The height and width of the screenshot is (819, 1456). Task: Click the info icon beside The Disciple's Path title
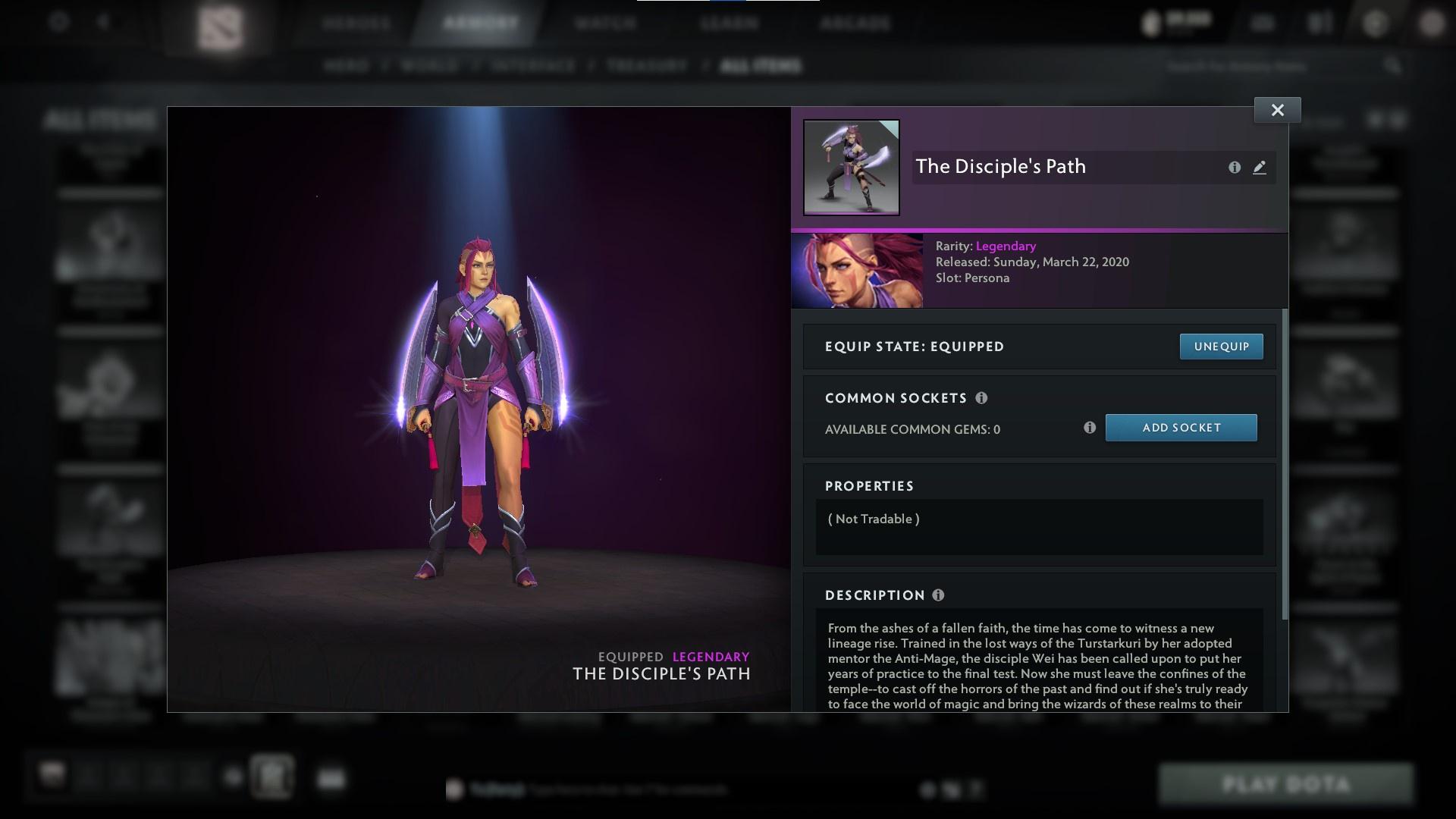[x=1235, y=168]
